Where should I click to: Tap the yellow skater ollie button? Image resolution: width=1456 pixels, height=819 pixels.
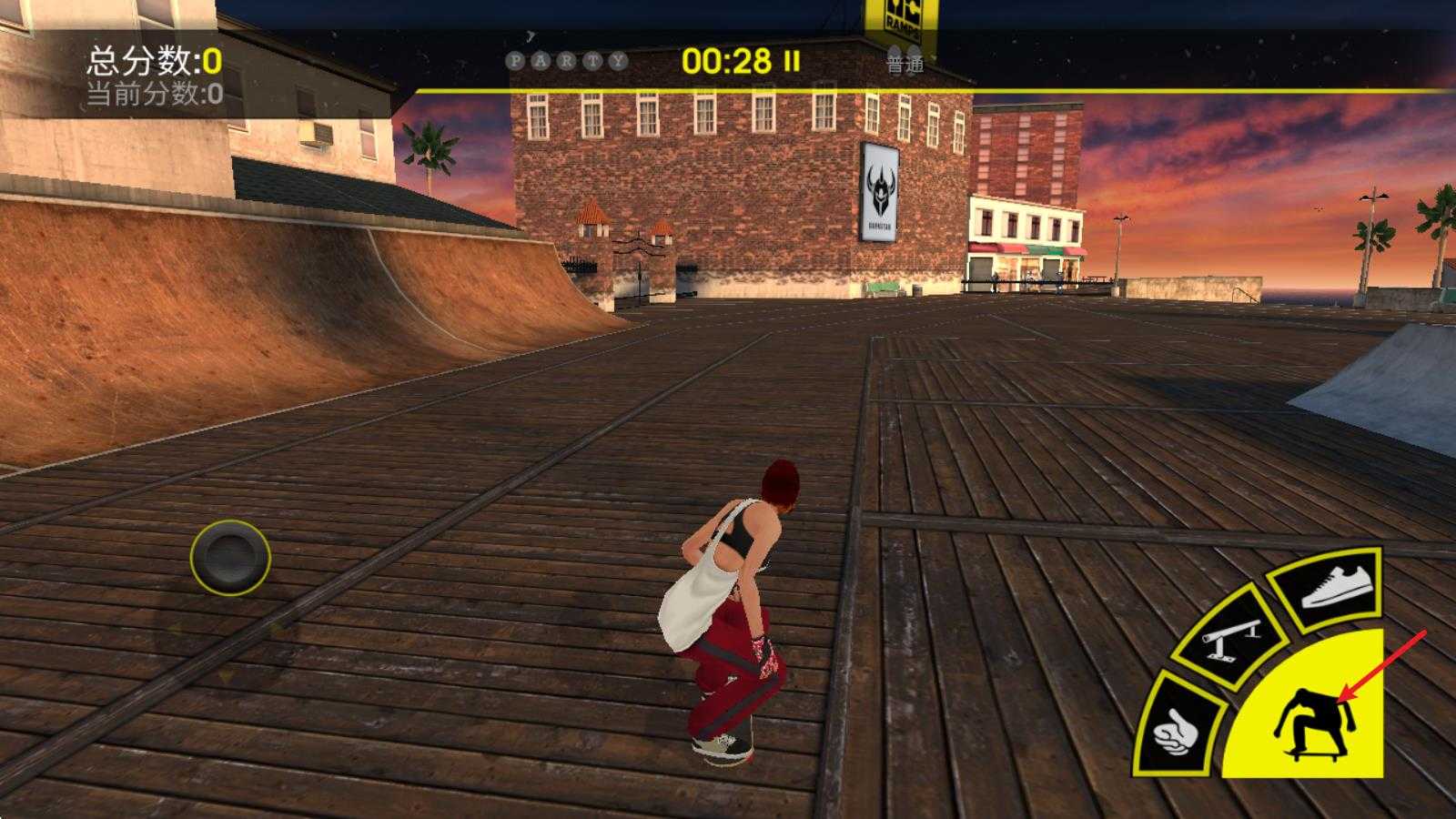(x=1315, y=719)
